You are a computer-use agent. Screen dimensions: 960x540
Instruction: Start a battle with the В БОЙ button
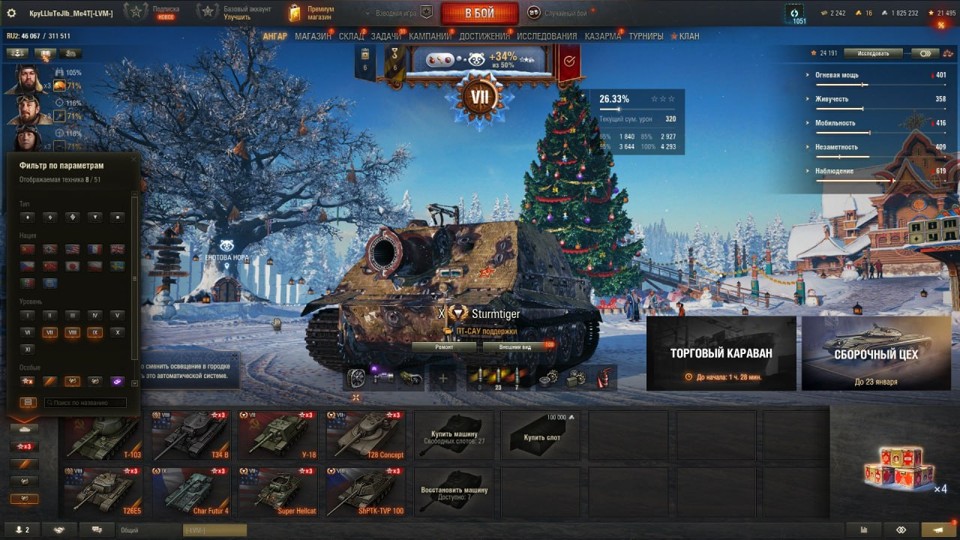click(x=479, y=13)
